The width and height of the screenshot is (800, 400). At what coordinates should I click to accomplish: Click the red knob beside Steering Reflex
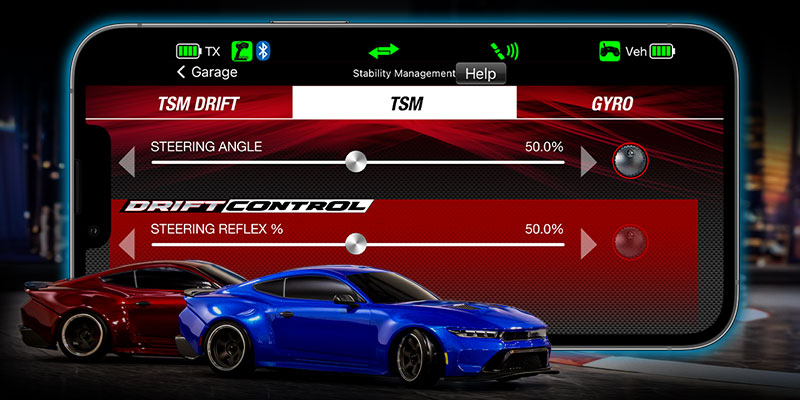629,242
